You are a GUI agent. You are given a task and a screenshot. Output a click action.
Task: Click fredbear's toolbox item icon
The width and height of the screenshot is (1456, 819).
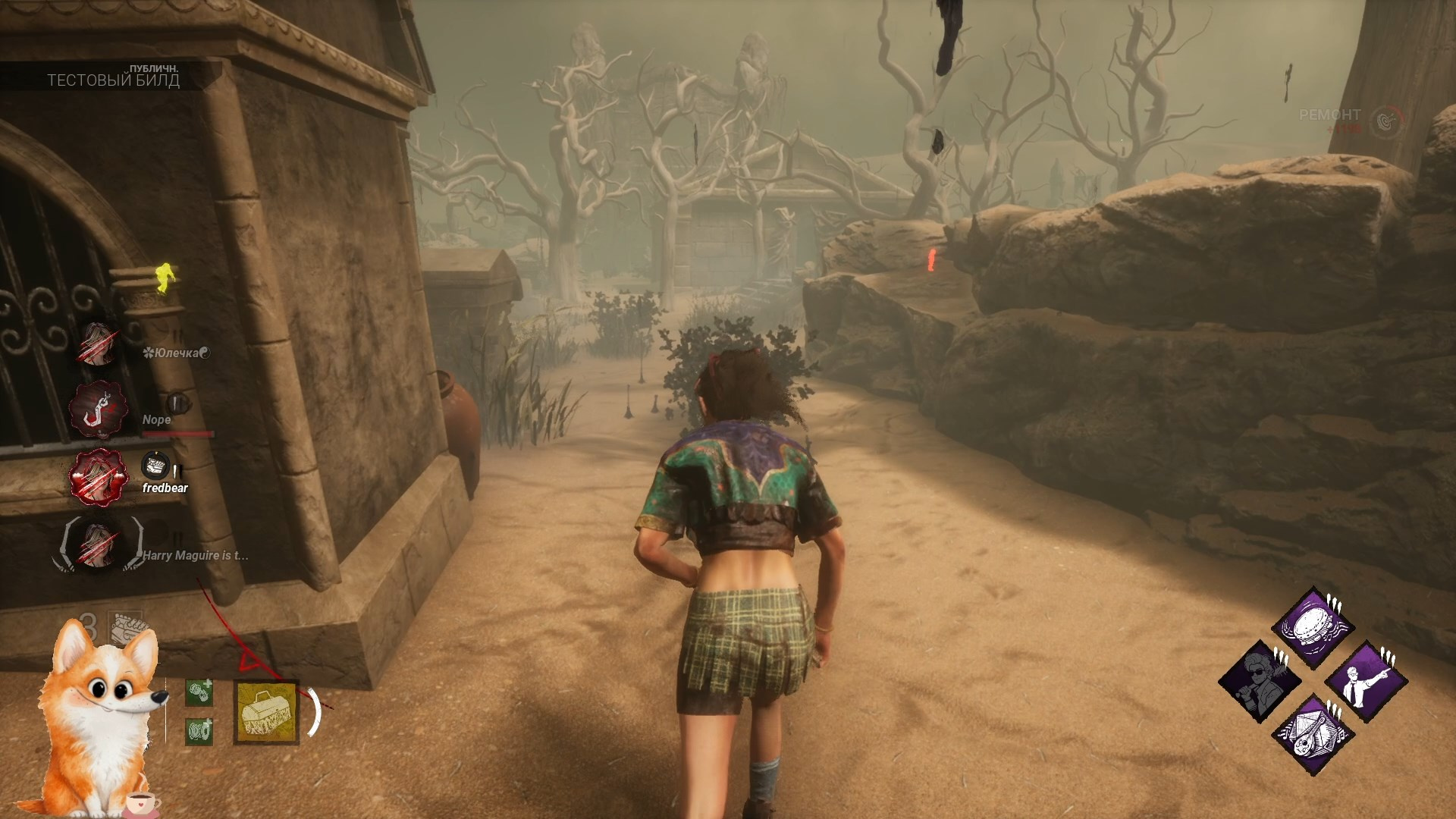tap(156, 465)
